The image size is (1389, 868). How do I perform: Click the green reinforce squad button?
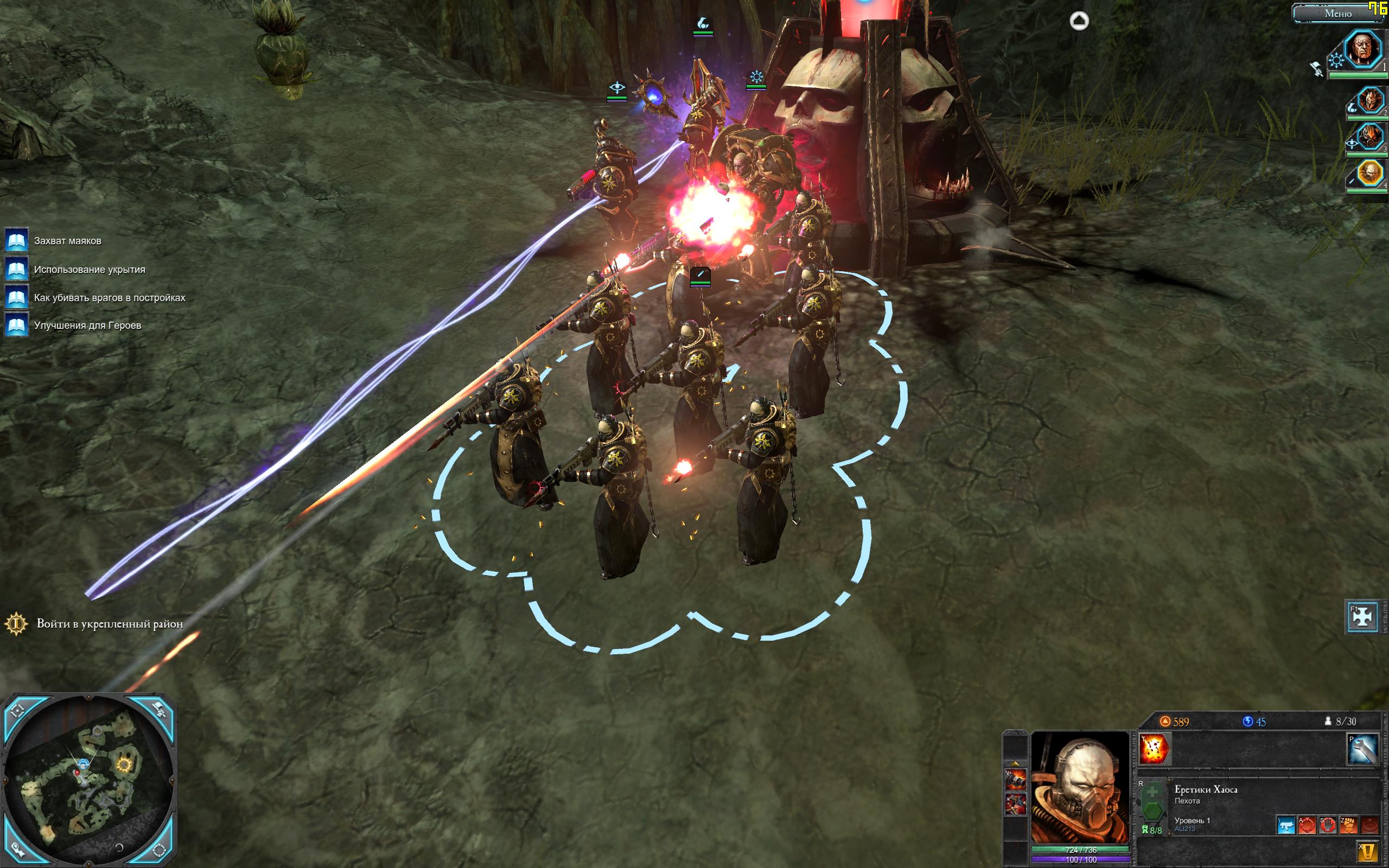(1151, 801)
